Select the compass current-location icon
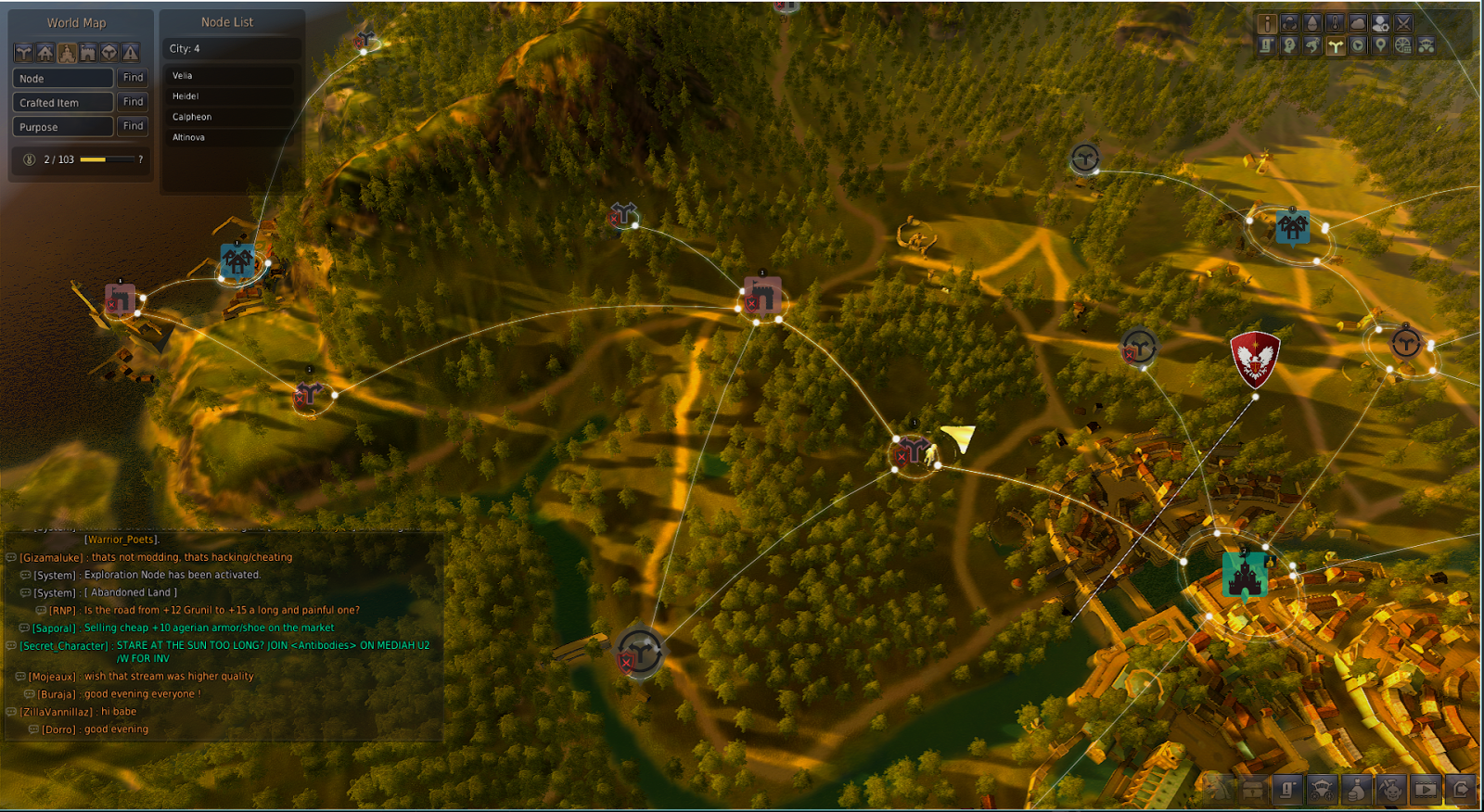Viewport: 1484px width, 812px height. [1358, 44]
